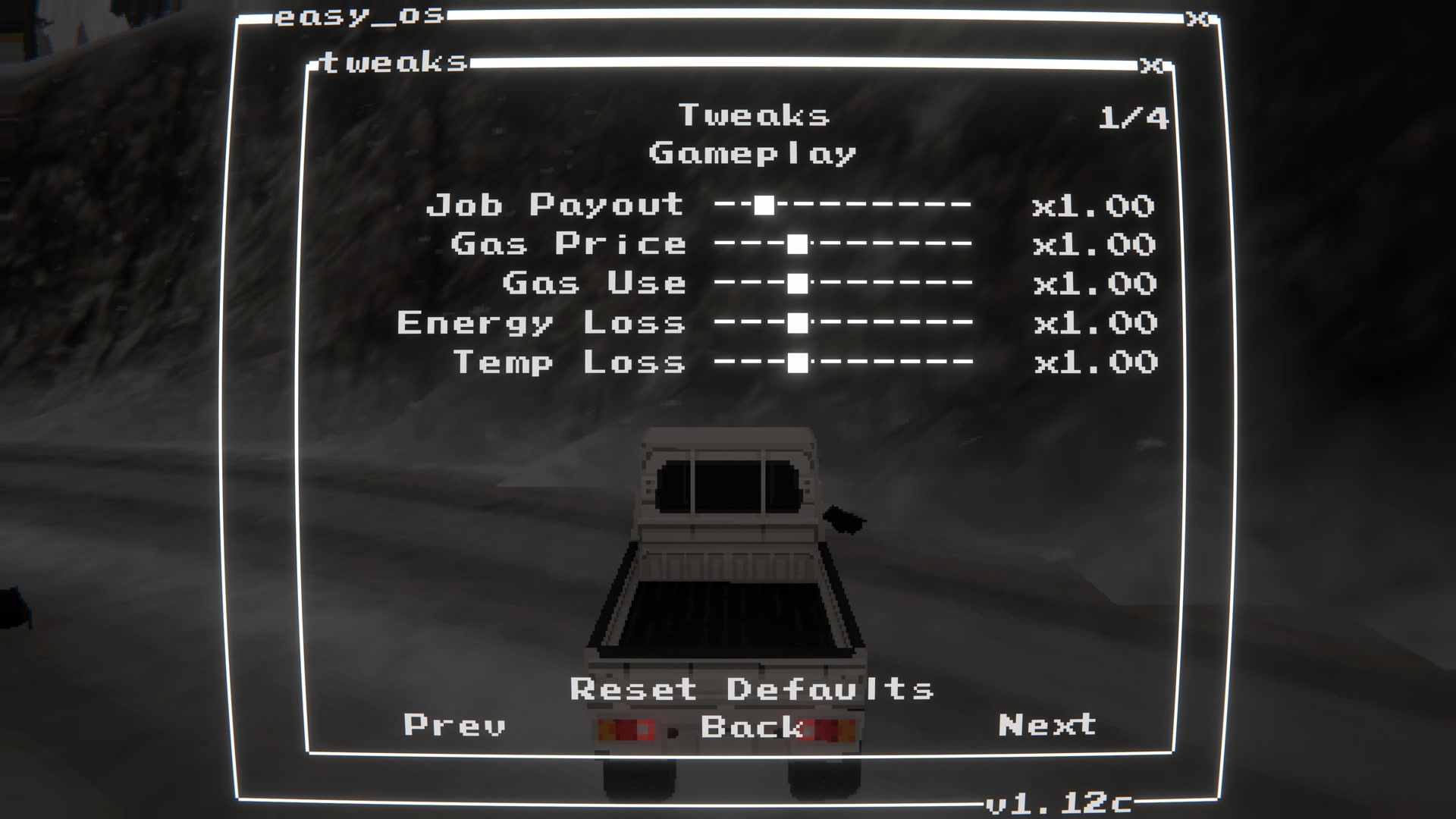
Task: Click the x1.00 value beside Job Payout
Action: (1094, 205)
